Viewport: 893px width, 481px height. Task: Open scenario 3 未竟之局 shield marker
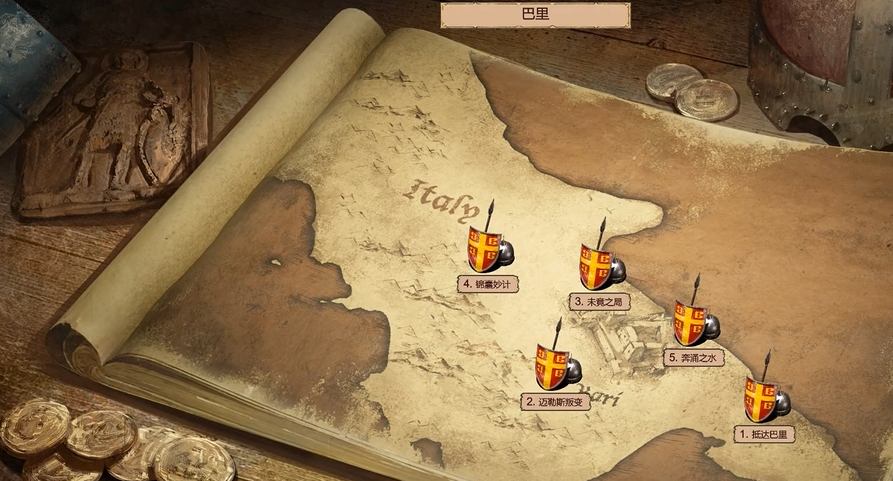(597, 266)
